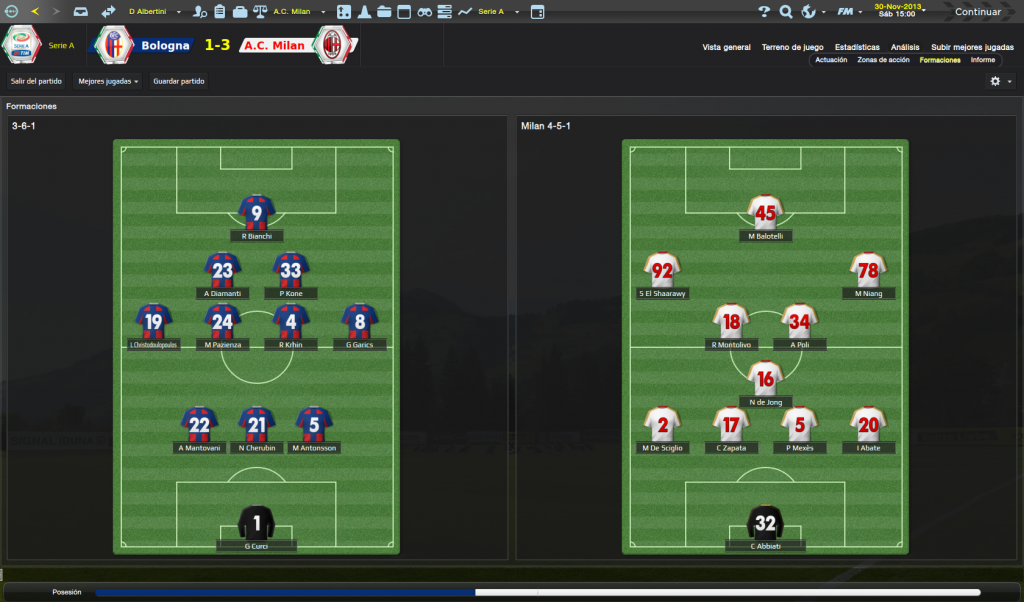Pick S El Shaarawy's number 92 shirt
Image resolution: width=1024 pixels, height=602 pixels.
662,270
